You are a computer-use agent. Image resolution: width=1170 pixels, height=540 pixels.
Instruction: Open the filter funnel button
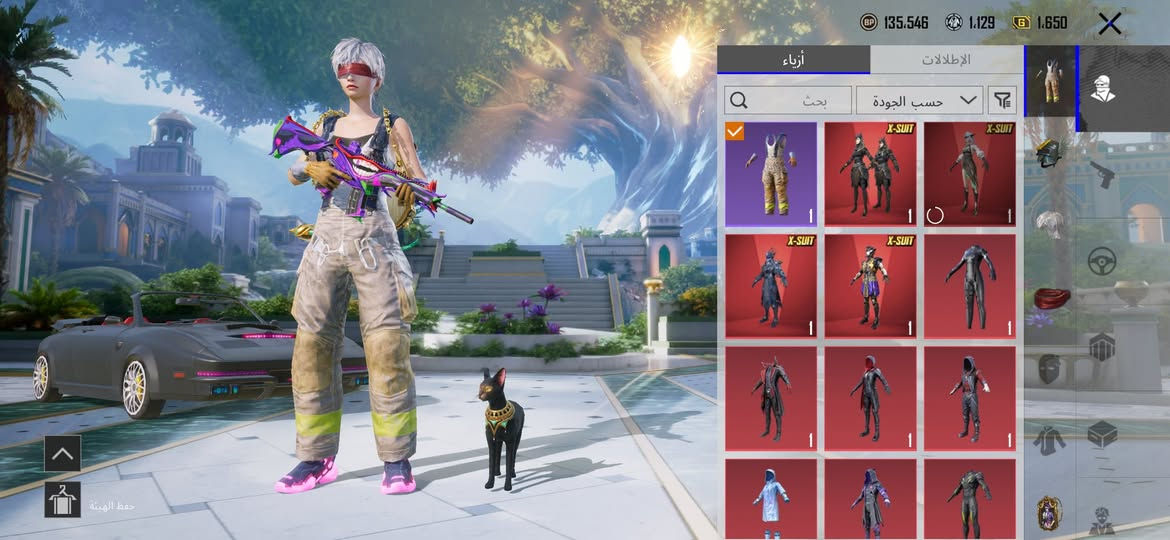pos(1001,100)
